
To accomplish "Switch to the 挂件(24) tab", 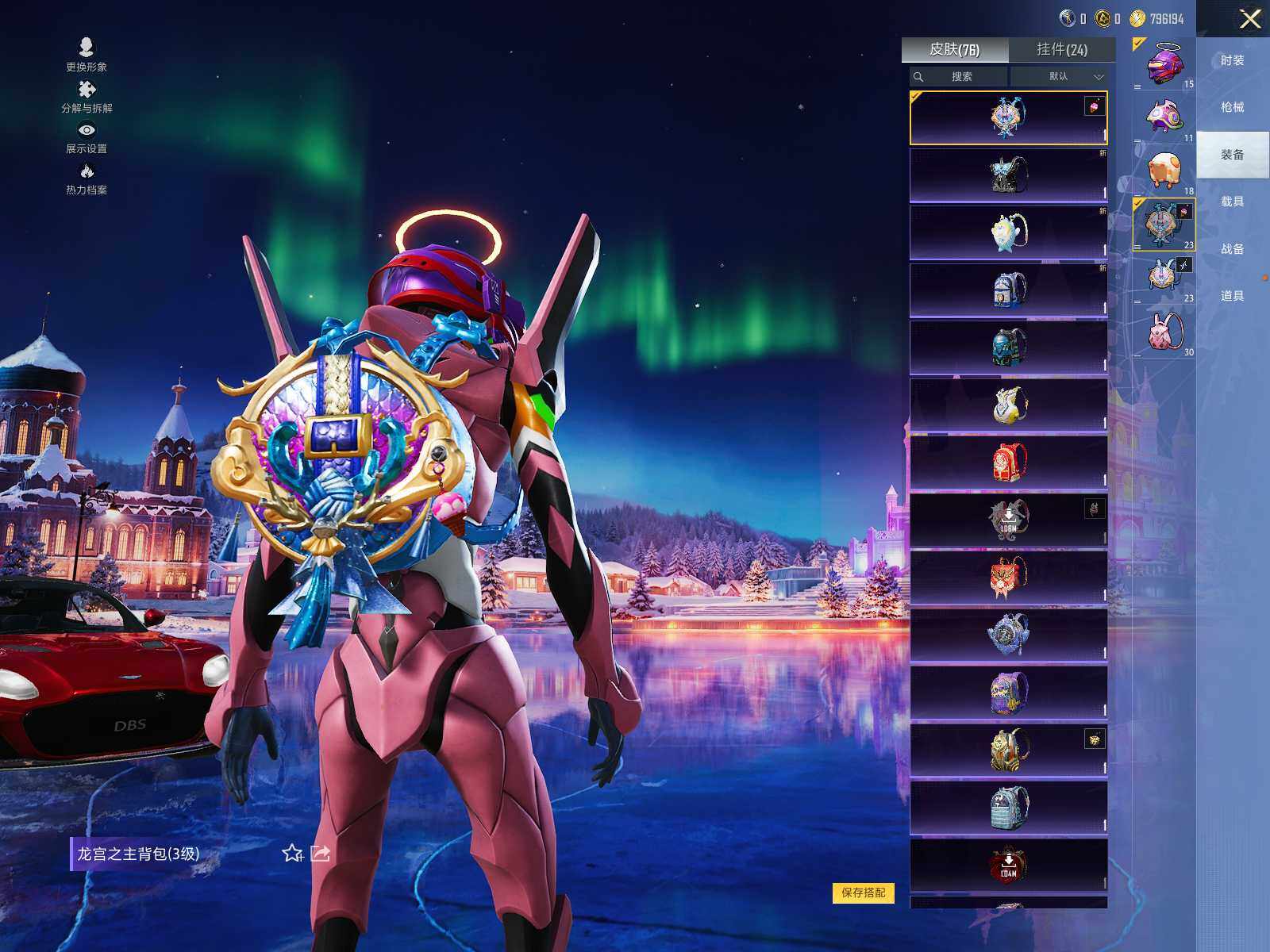I will [1061, 50].
